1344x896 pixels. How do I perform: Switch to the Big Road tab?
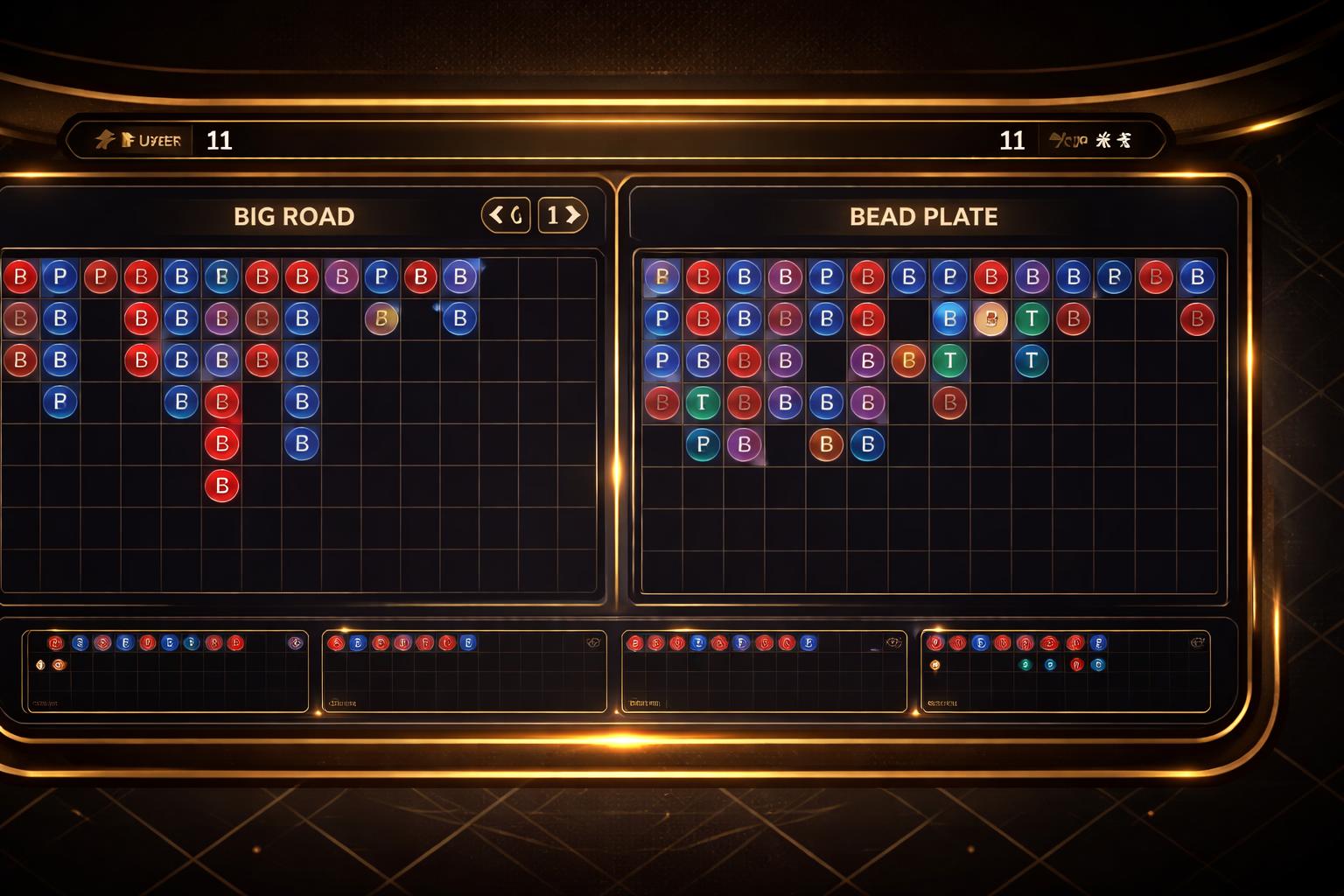pyautogui.click(x=293, y=215)
